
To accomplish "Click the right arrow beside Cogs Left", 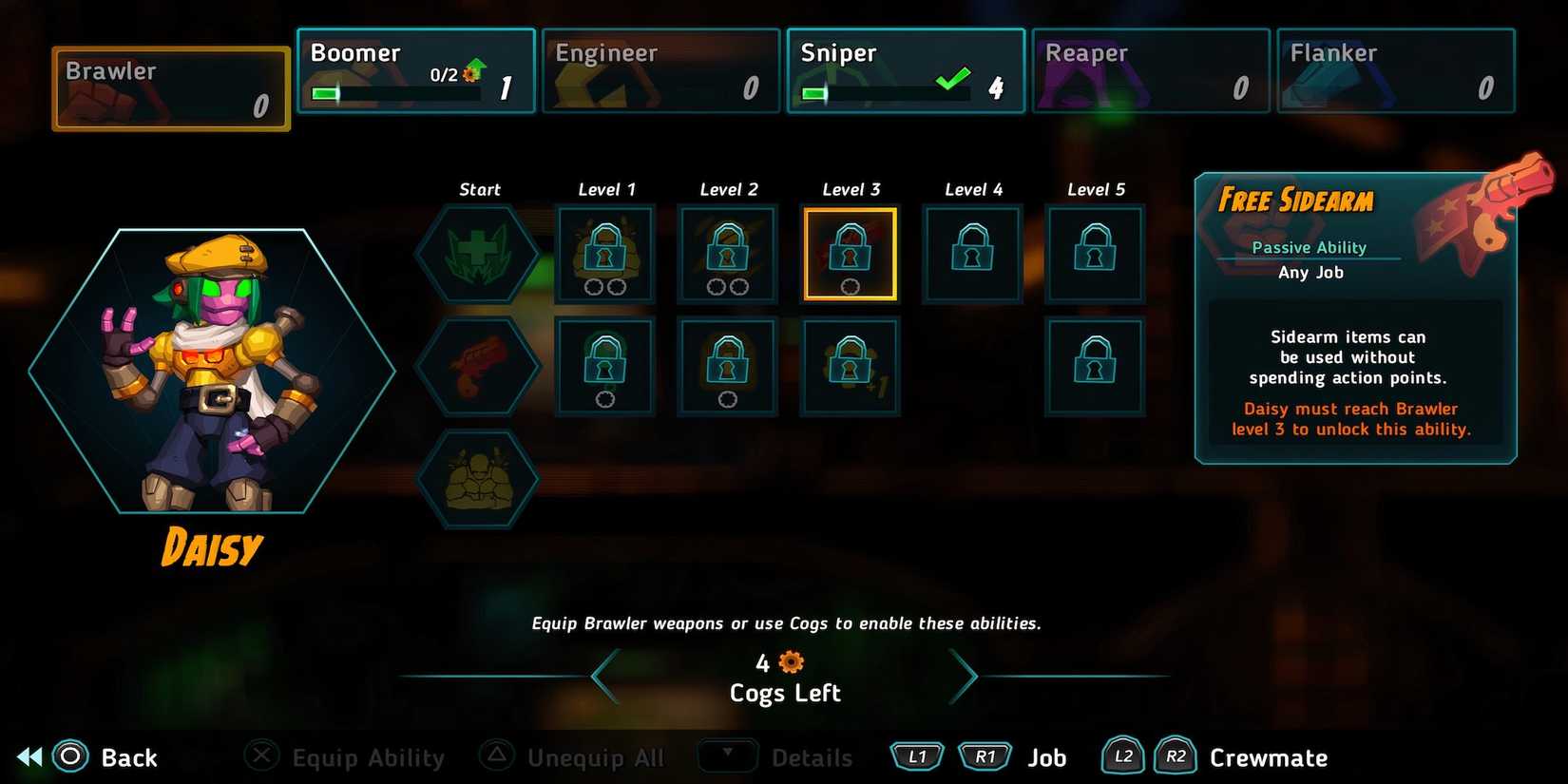I will click(964, 676).
